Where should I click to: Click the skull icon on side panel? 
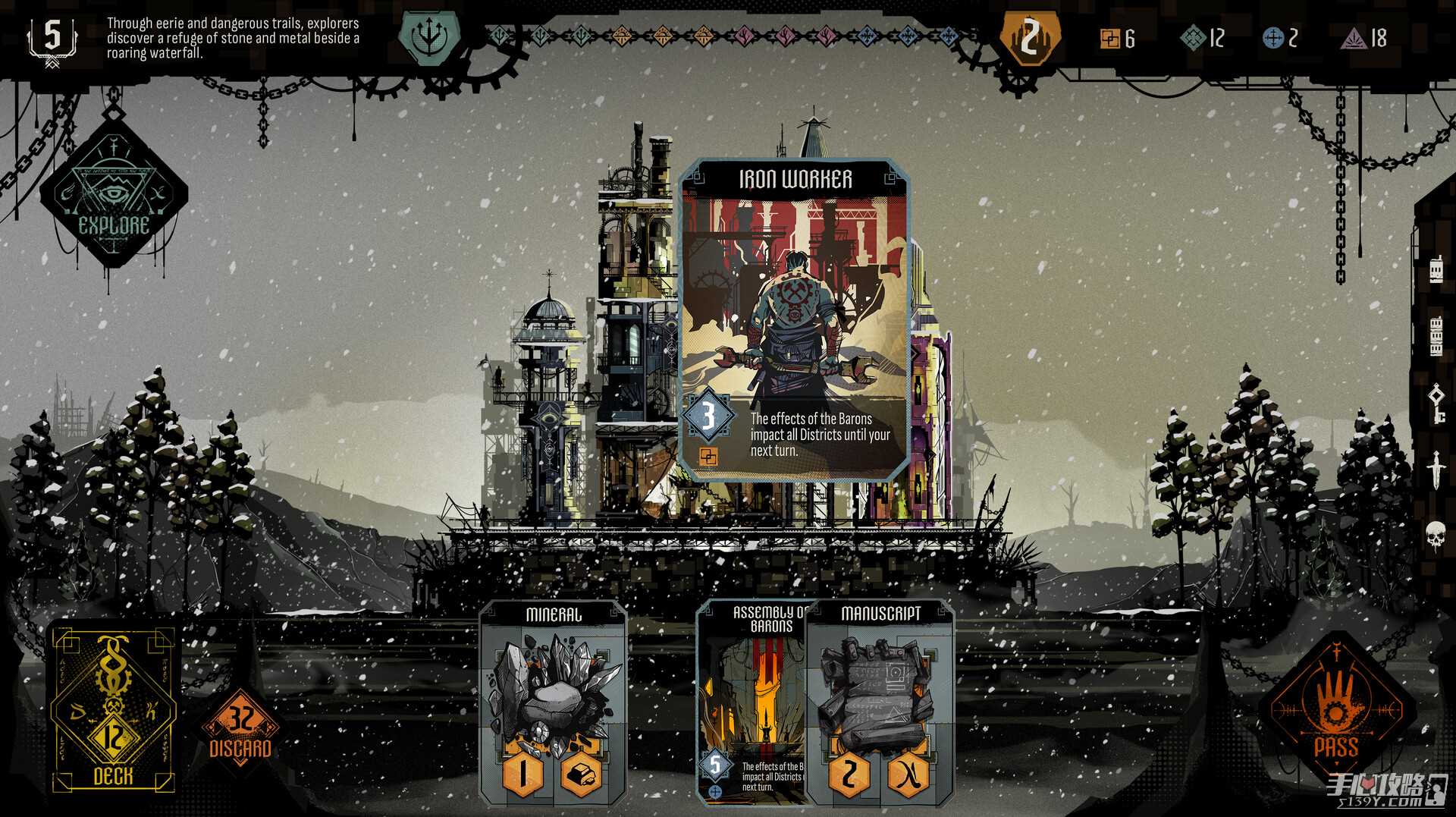[x=1436, y=535]
